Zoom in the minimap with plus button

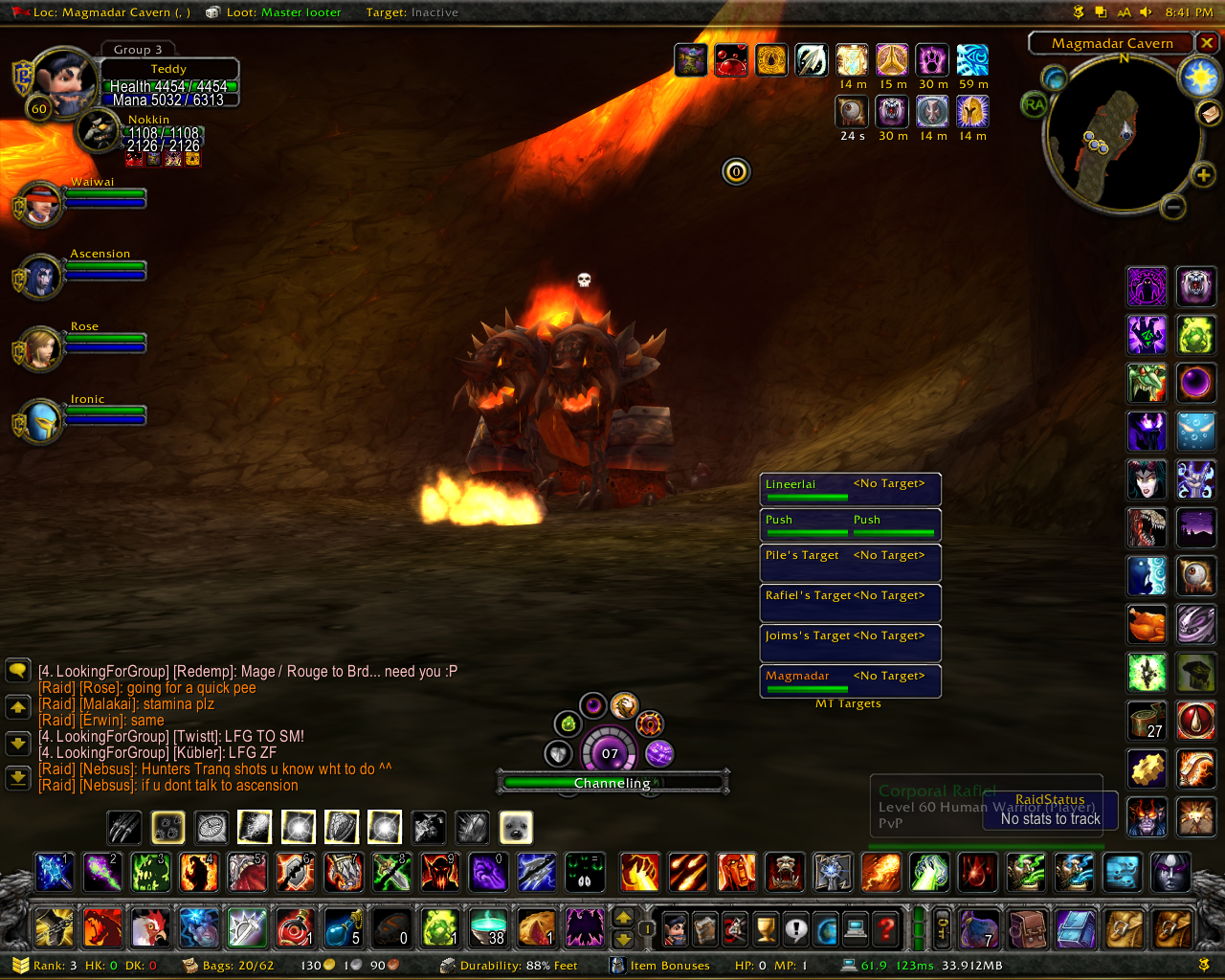(x=1202, y=174)
